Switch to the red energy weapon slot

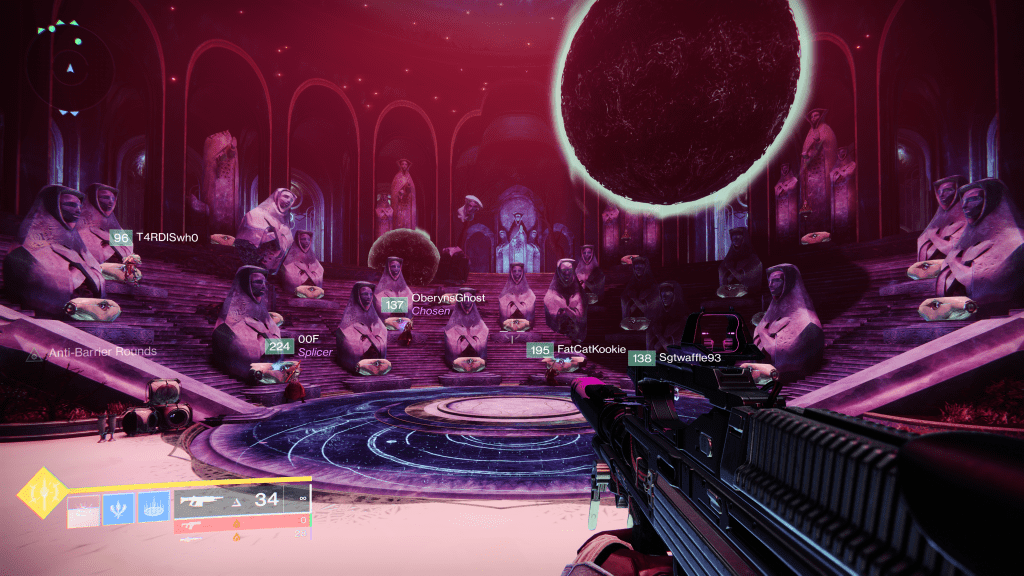click(240, 523)
